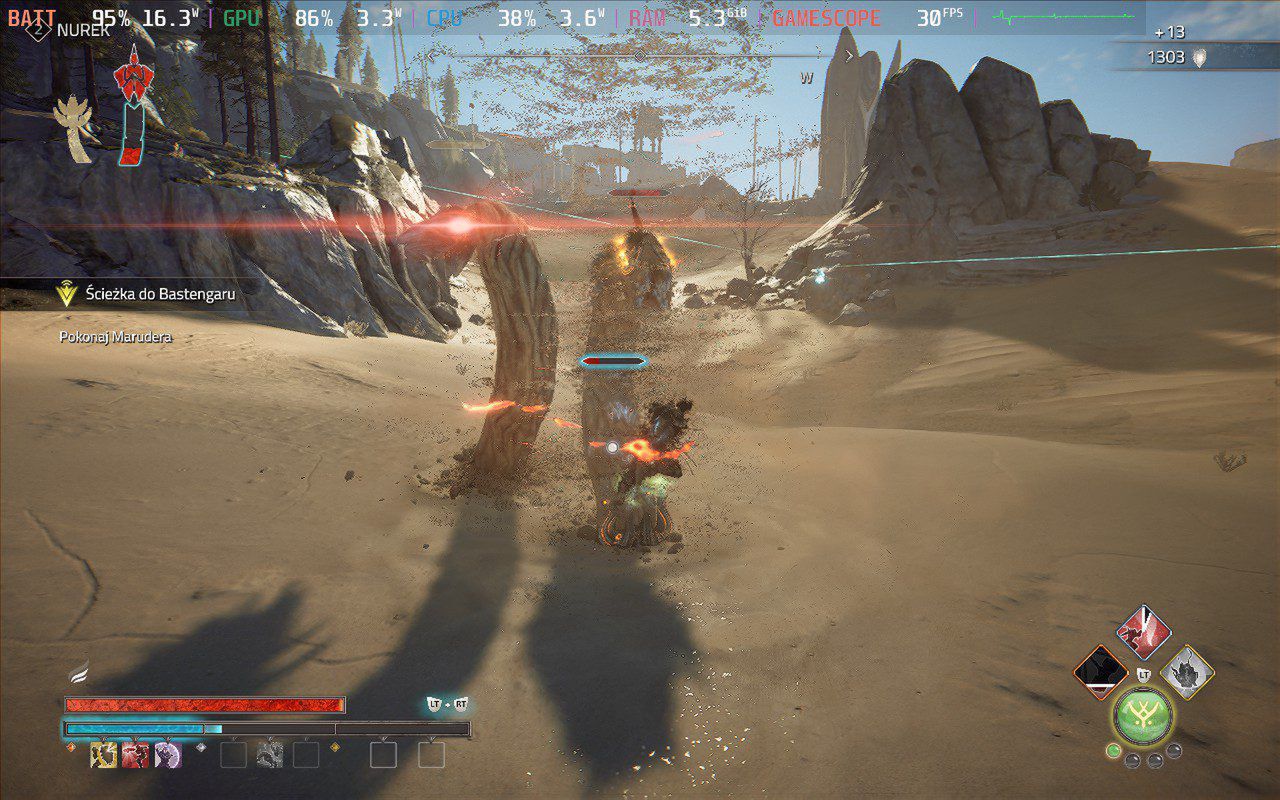Select the grey dragon ability slot
Image resolution: width=1280 pixels, height=800 pixels.
point(269,755)
